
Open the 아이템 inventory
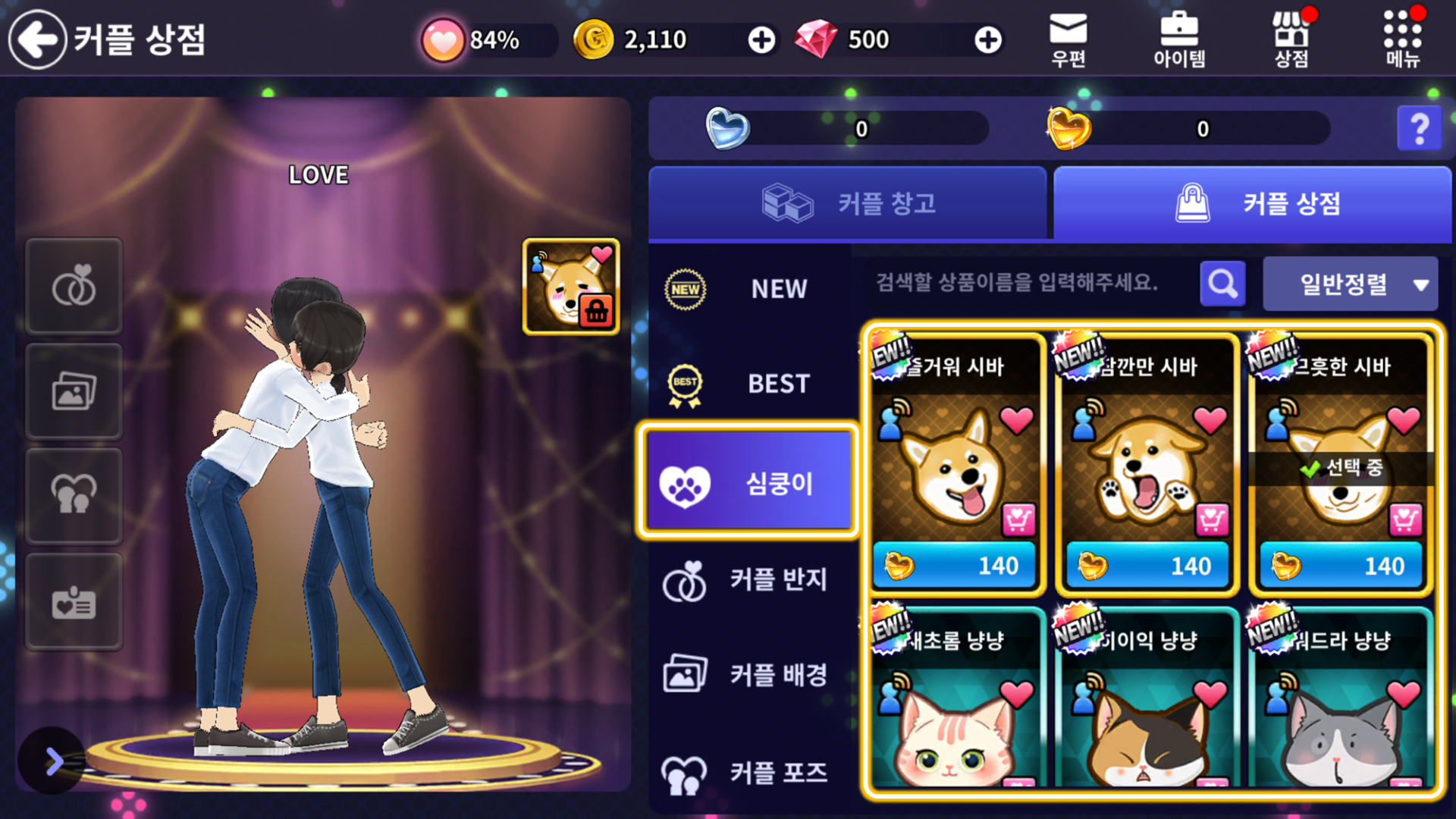point(1179,41)
